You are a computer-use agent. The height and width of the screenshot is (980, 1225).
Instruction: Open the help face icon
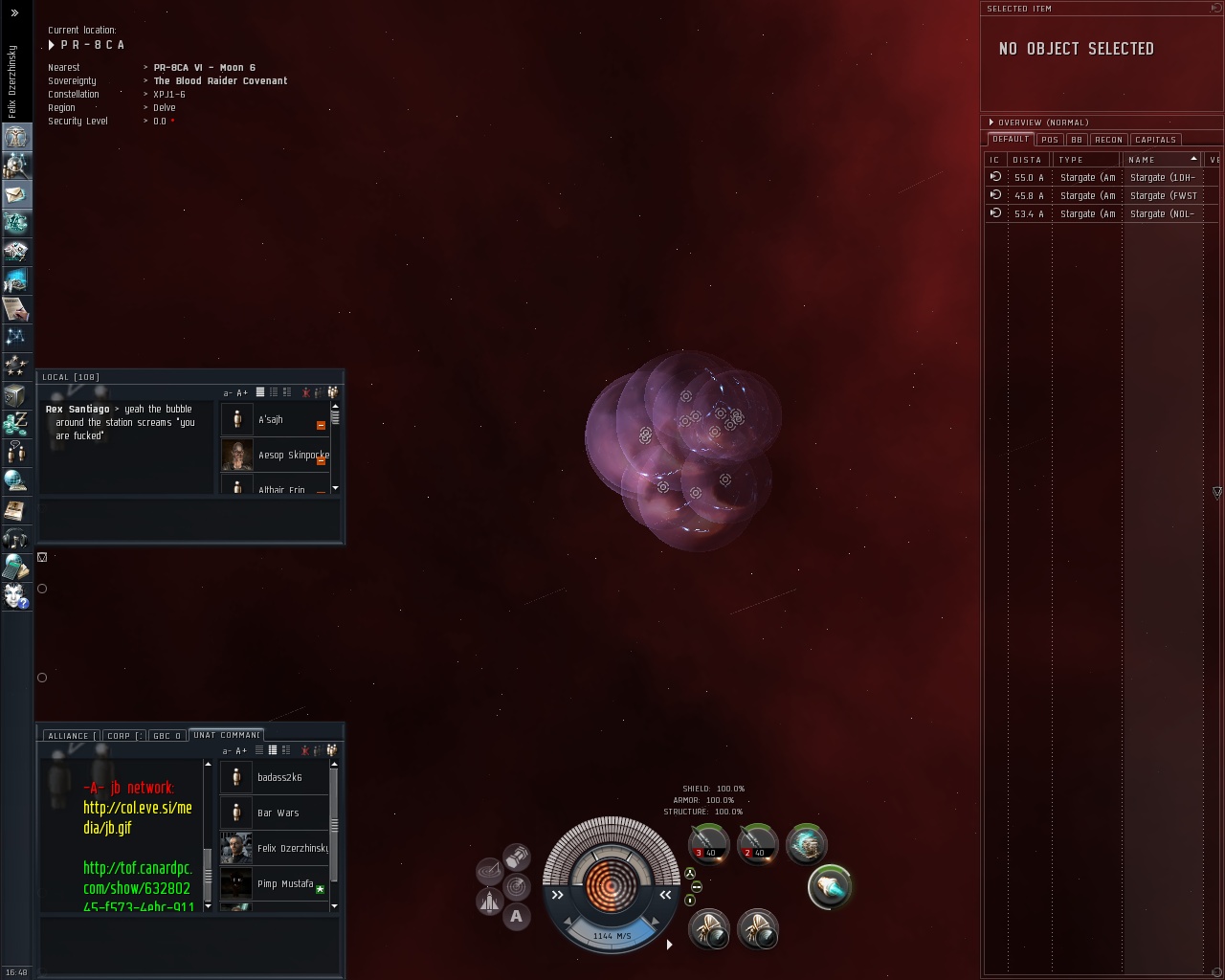click(16, 595)
